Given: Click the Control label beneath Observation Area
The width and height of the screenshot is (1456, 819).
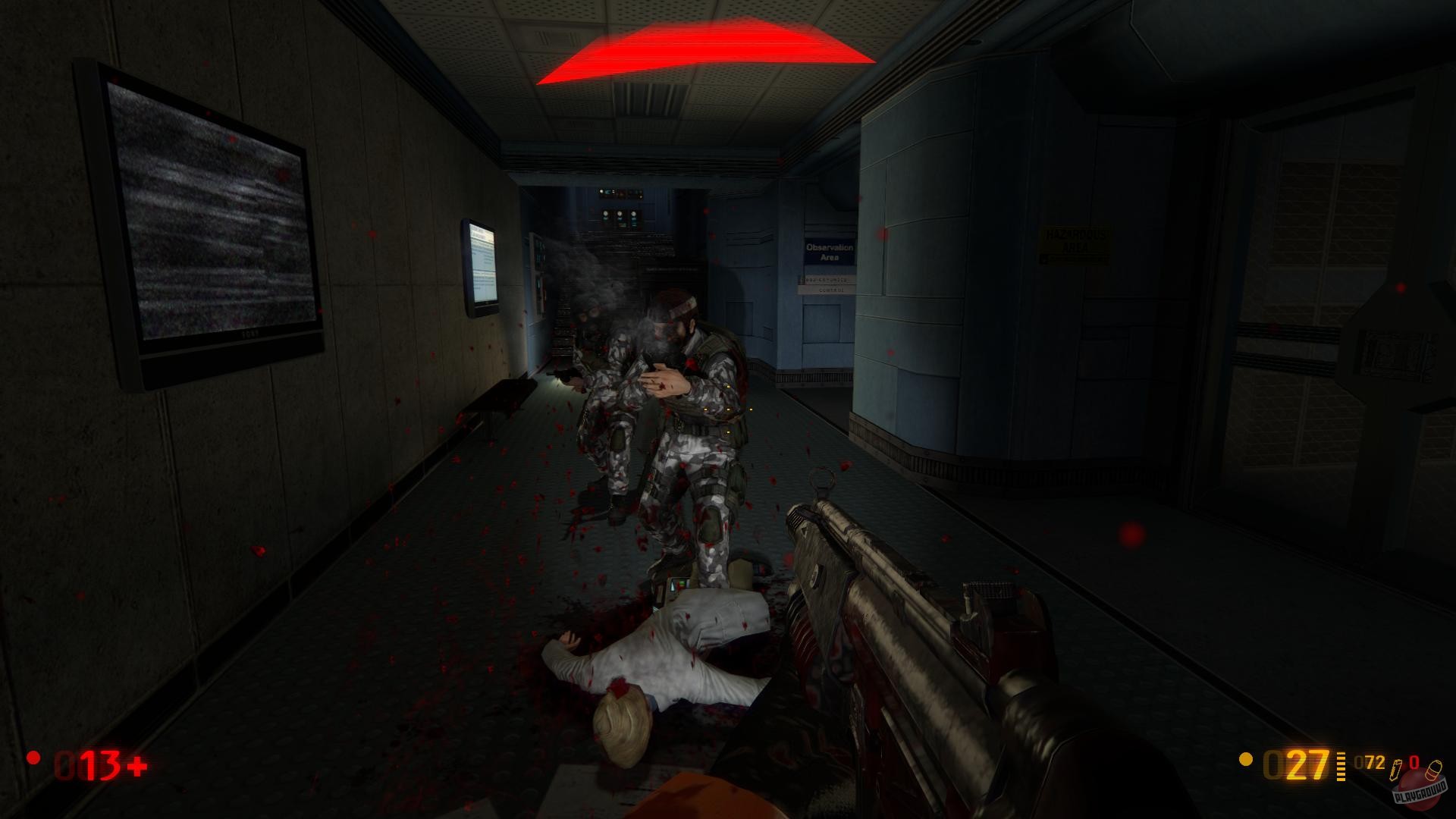Looking at the screenshot, I should 831,290.
